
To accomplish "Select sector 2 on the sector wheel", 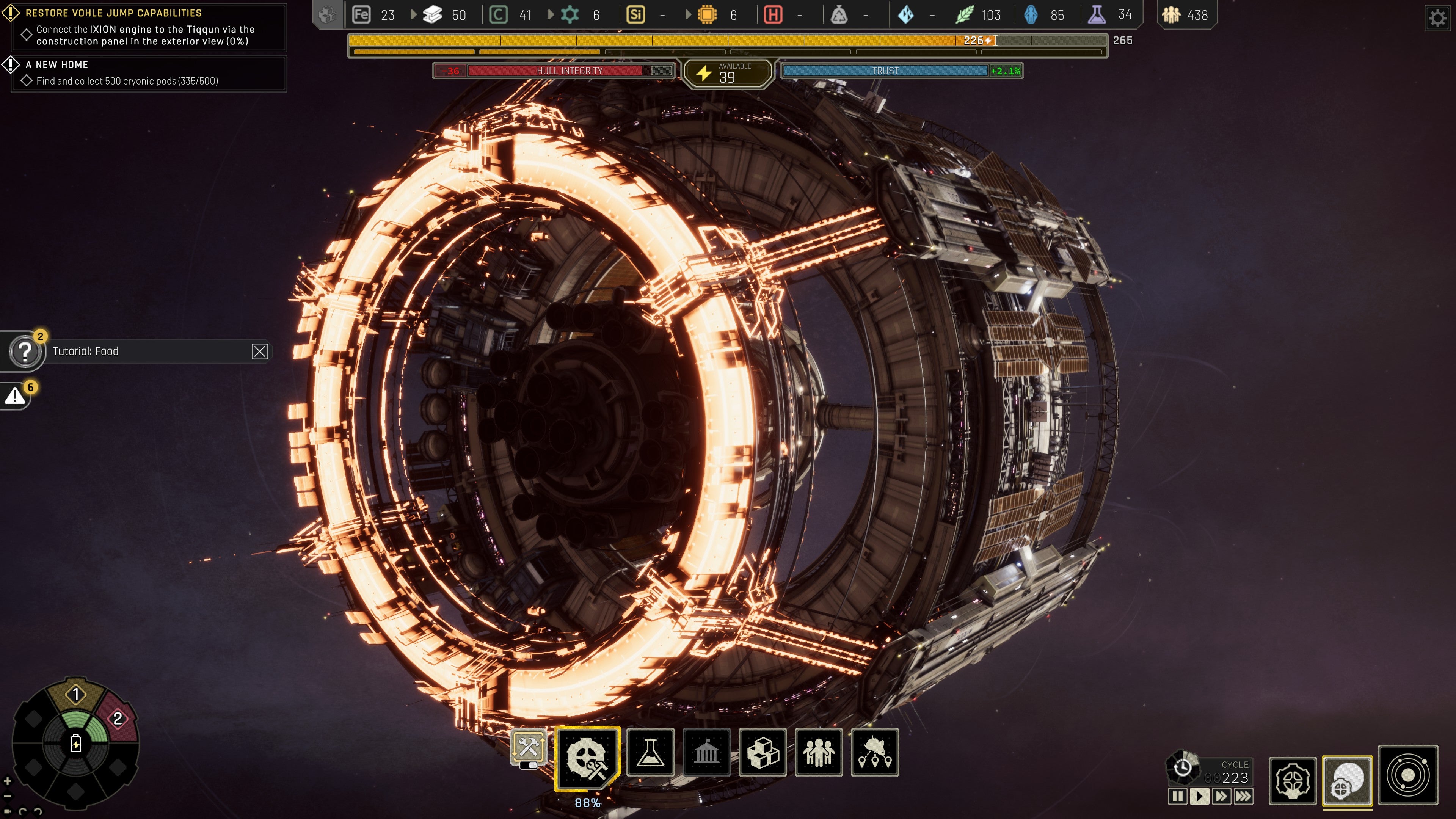I will [x=118, y=719].
